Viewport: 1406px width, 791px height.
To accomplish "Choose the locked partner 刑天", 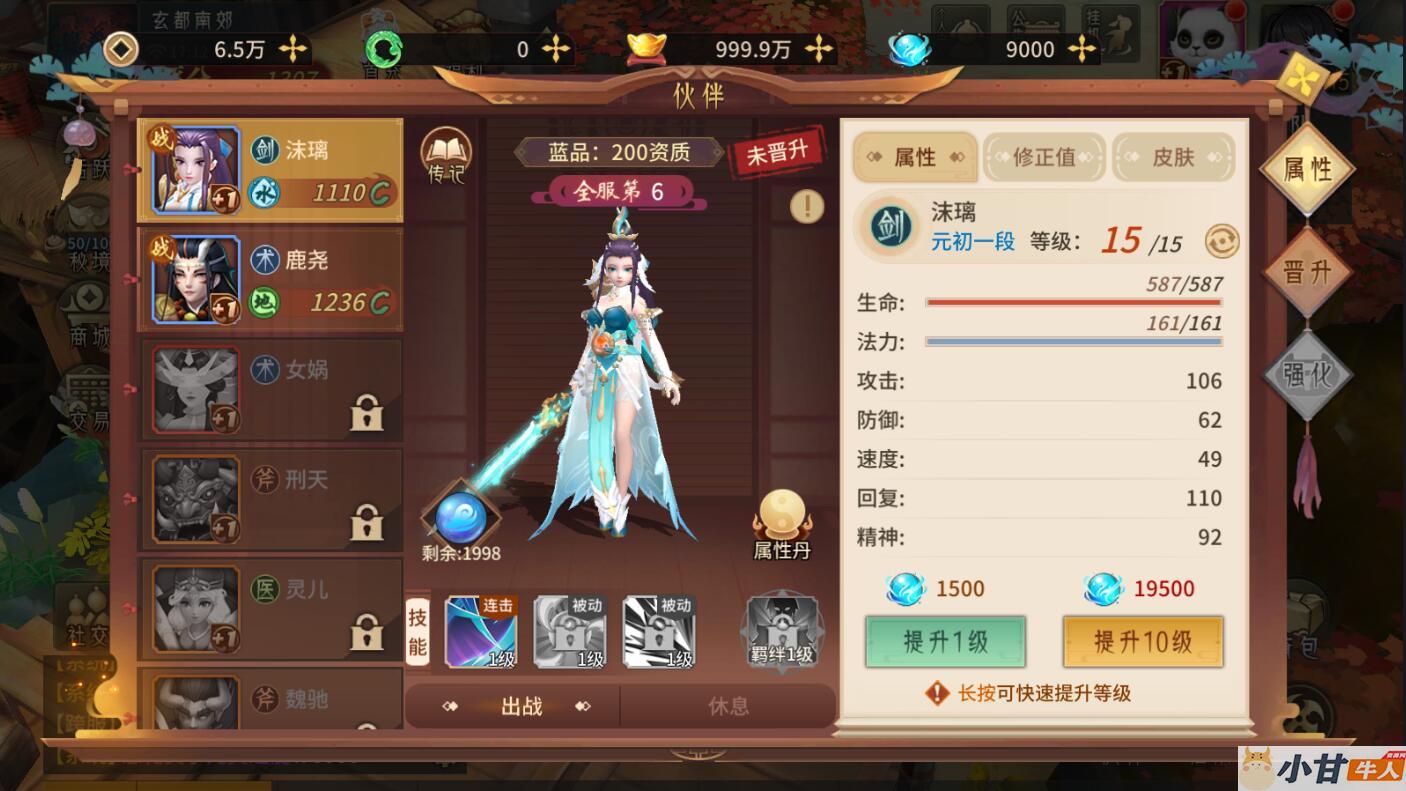I will click(270, 500).
